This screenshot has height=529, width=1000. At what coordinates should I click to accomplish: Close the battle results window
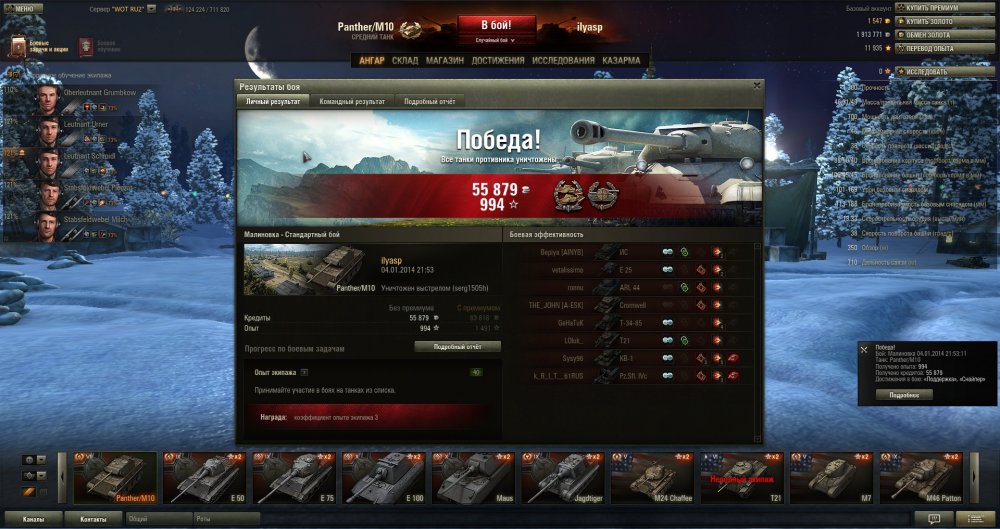point(756,86)
